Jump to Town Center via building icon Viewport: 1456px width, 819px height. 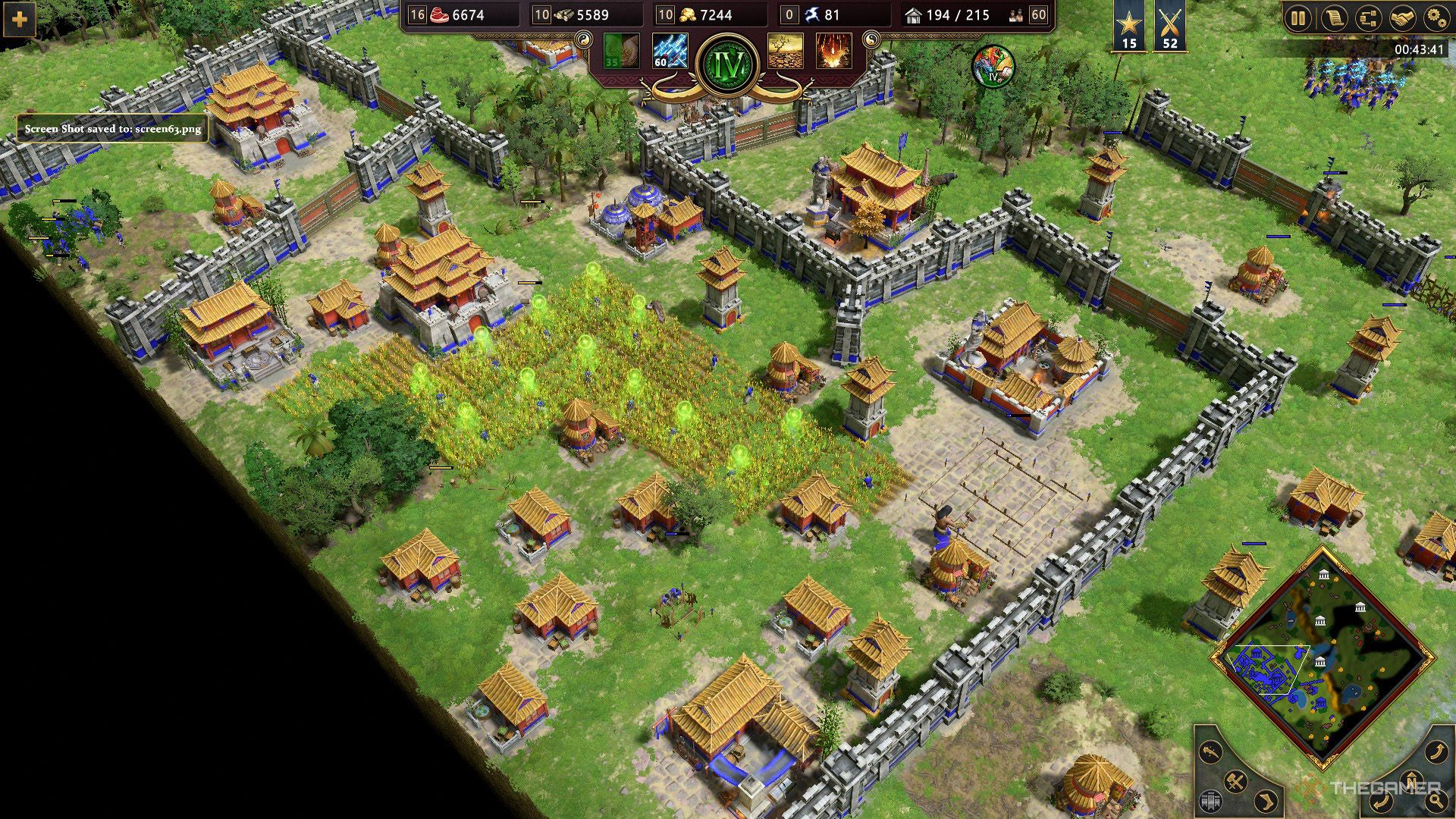[x=1210, y=801]
